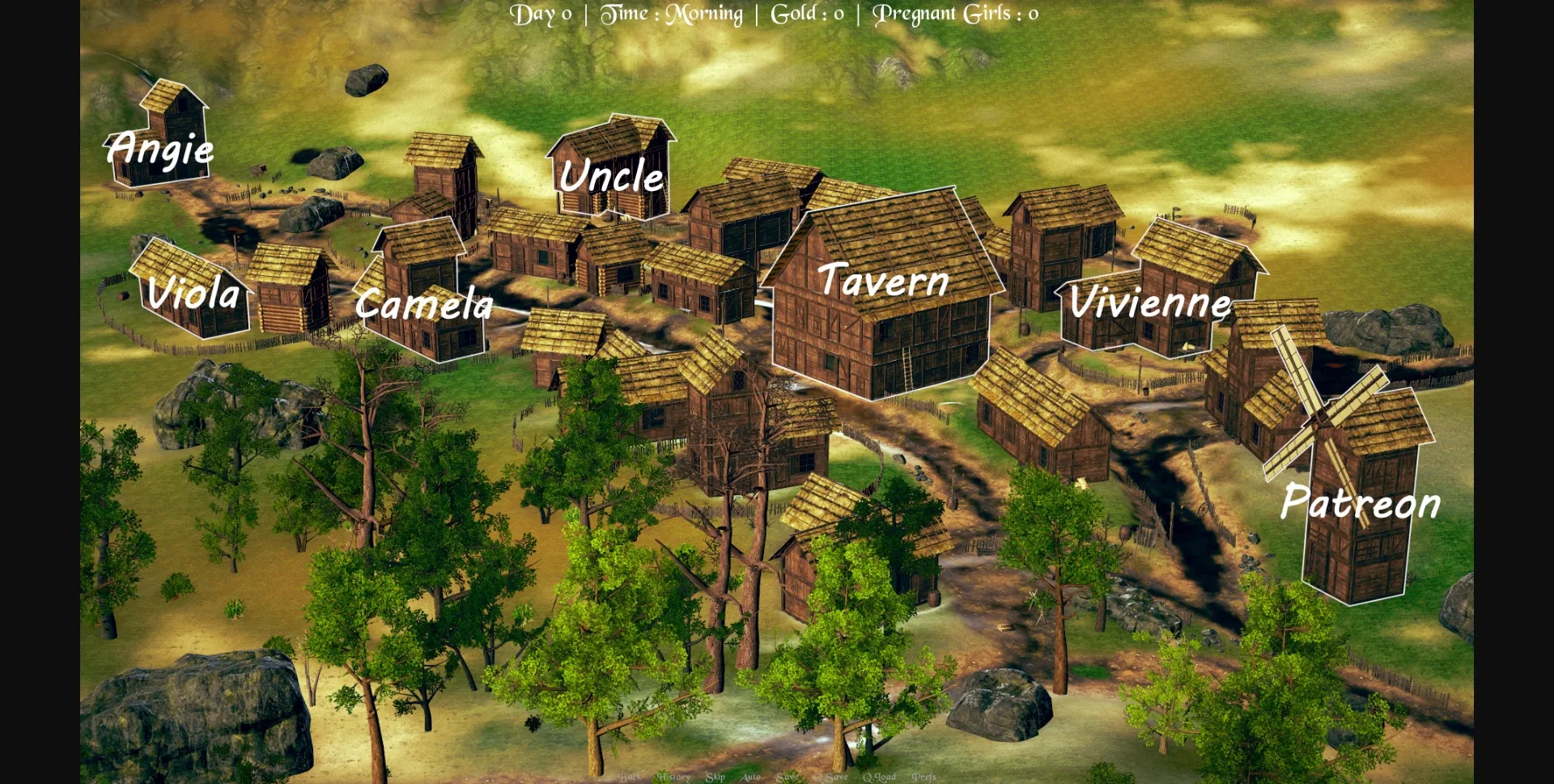
Task: Turn on Q.Save quick saving
Action: (x=830, y=778)
